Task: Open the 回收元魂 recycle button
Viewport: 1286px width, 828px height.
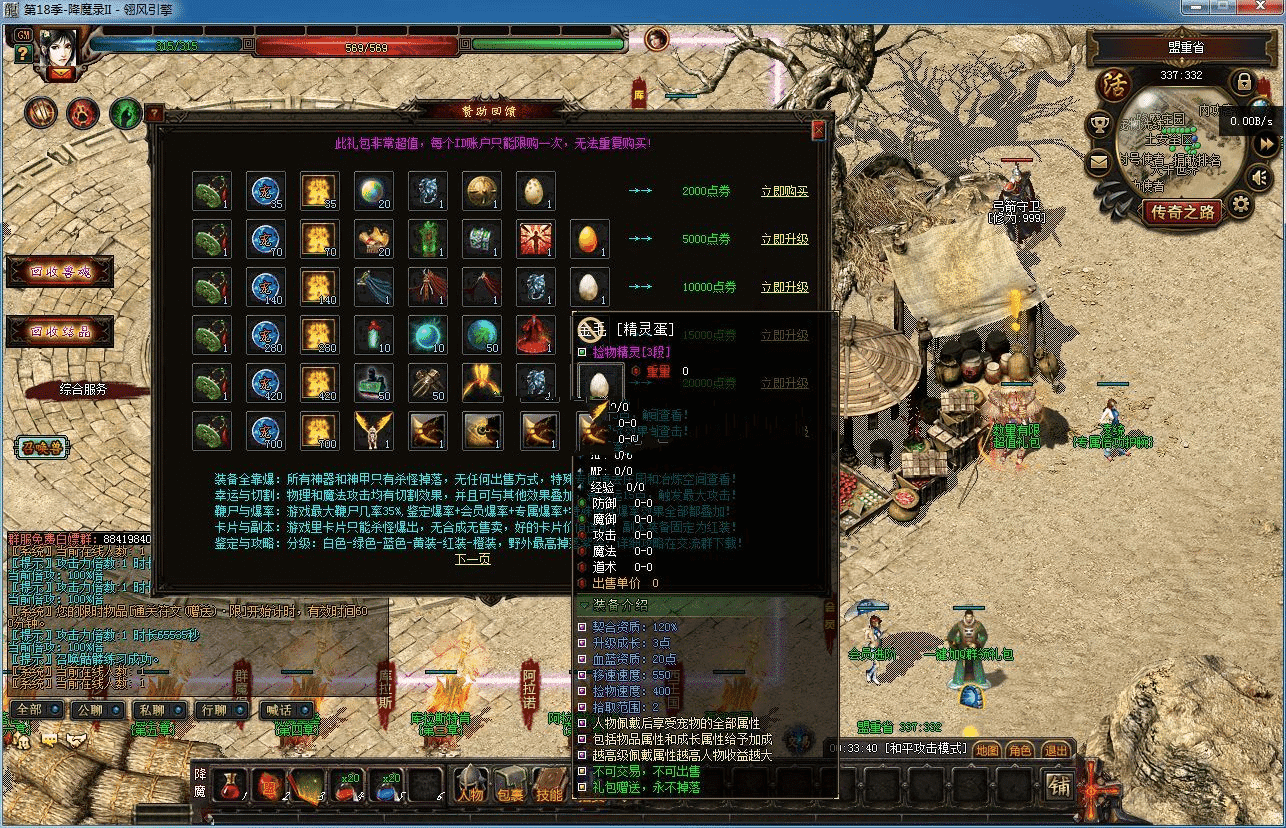Action: tap(60, 272)
